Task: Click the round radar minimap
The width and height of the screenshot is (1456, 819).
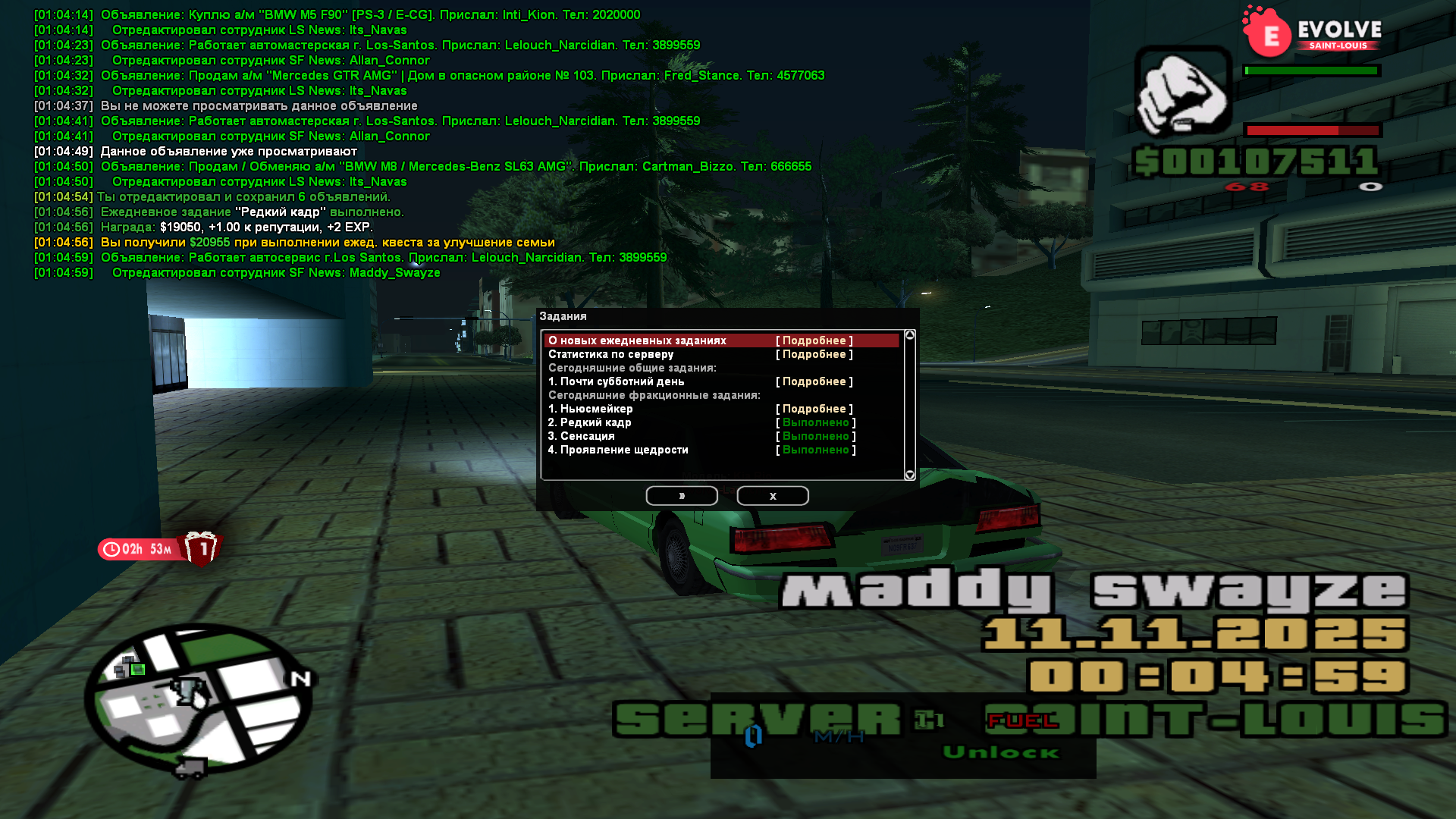Action: (x=199, y=698)
